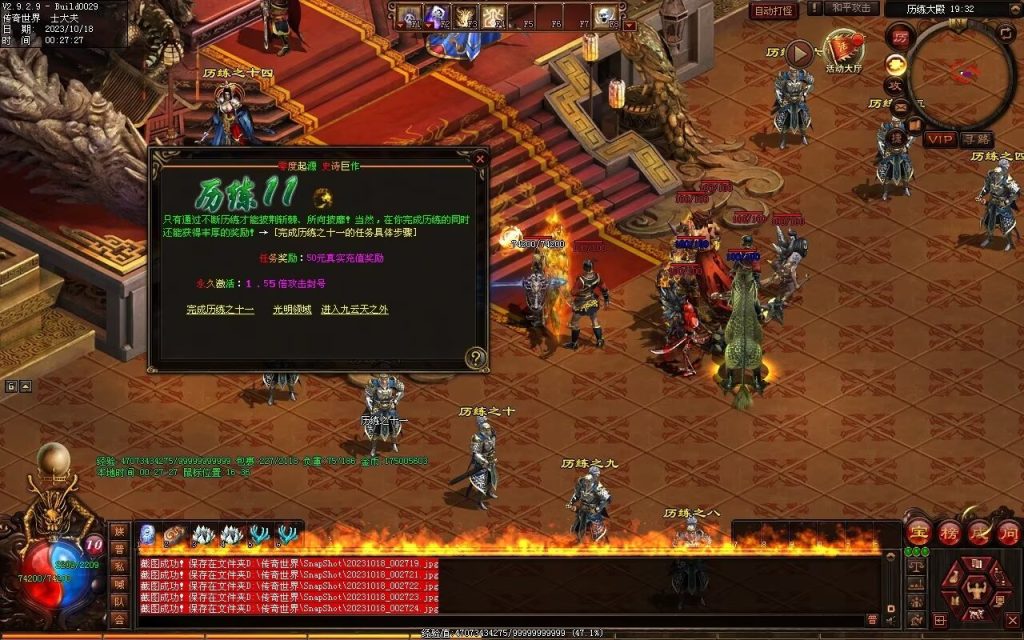This screenshot has width=1024, height=640.
Task: Choose the 完成历练之十一 option
Action: [220, 310]
